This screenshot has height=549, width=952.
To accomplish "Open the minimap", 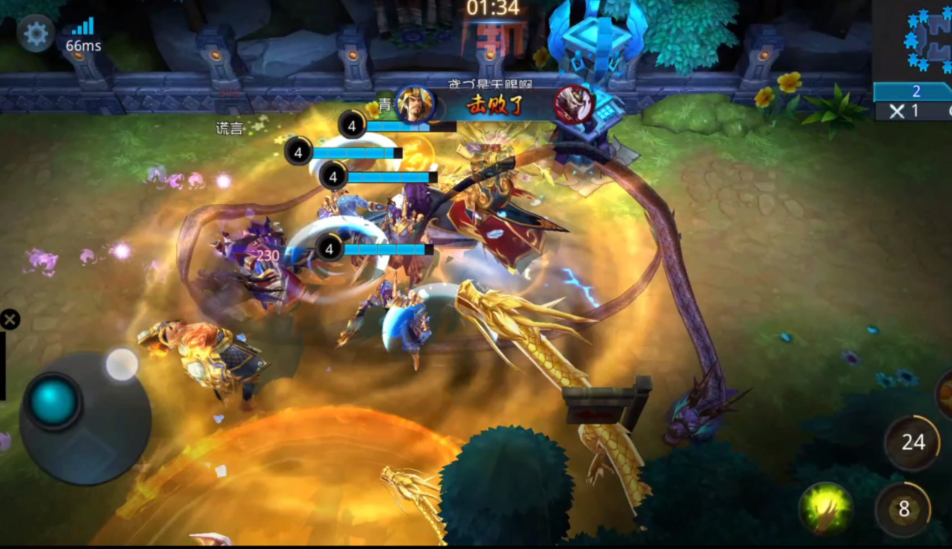I will (x=912, y=40).
